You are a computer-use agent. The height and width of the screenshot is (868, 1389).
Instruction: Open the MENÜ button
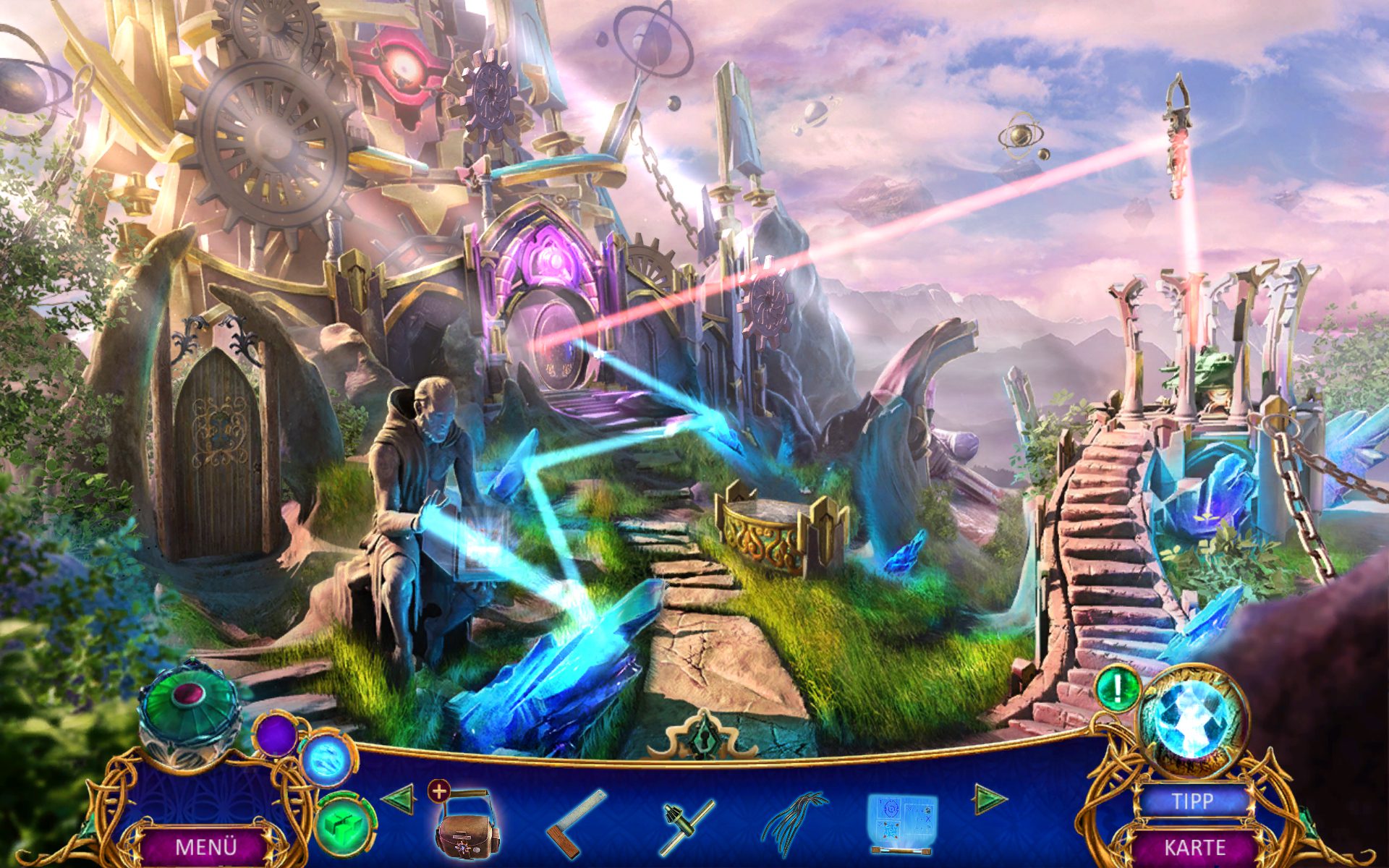[205, 846]
